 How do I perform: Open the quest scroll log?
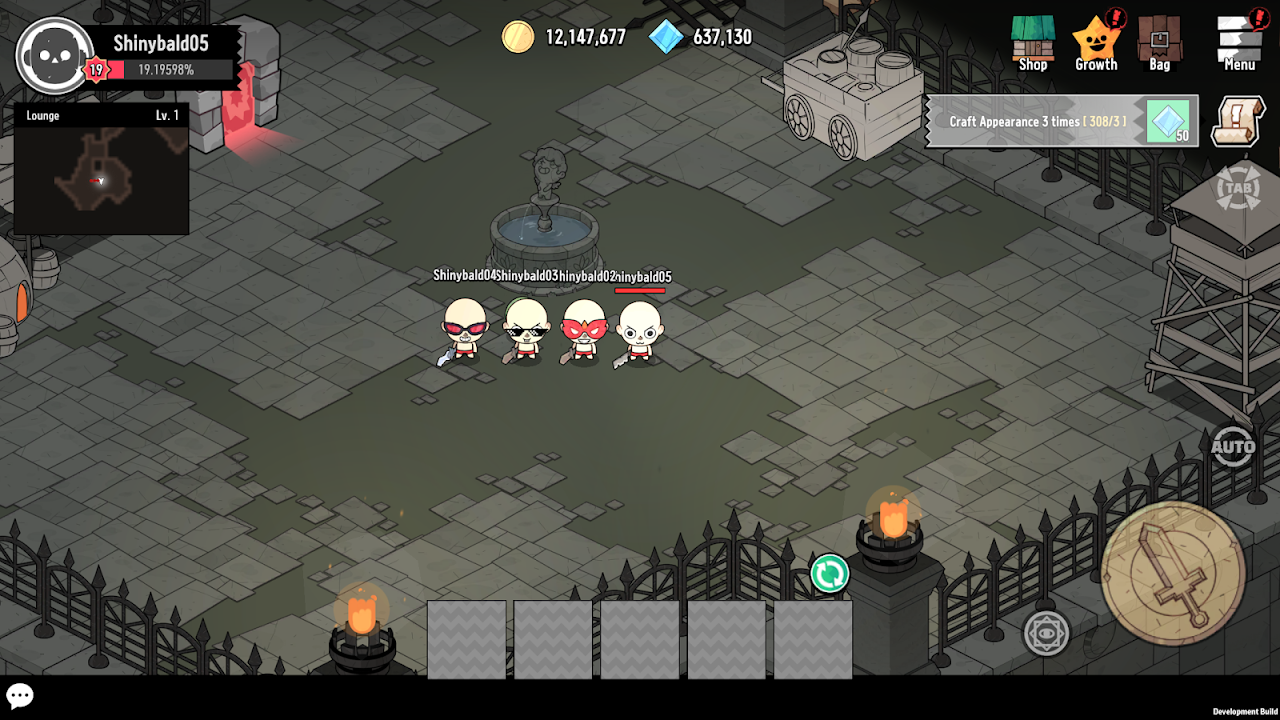(x=1238, y=121)
